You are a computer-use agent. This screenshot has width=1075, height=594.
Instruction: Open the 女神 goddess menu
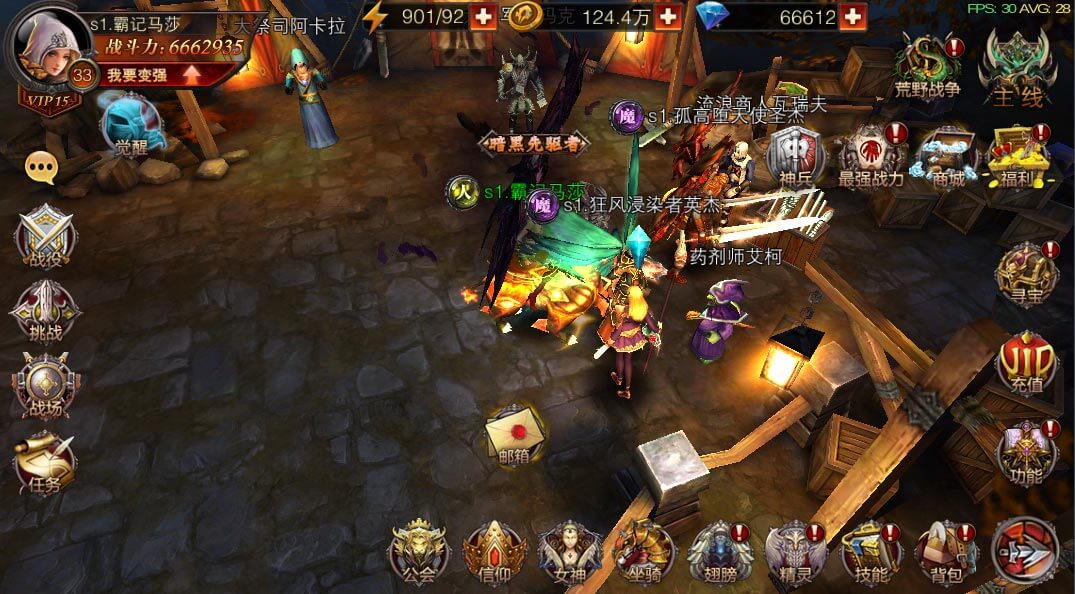(x=568, y=552)
